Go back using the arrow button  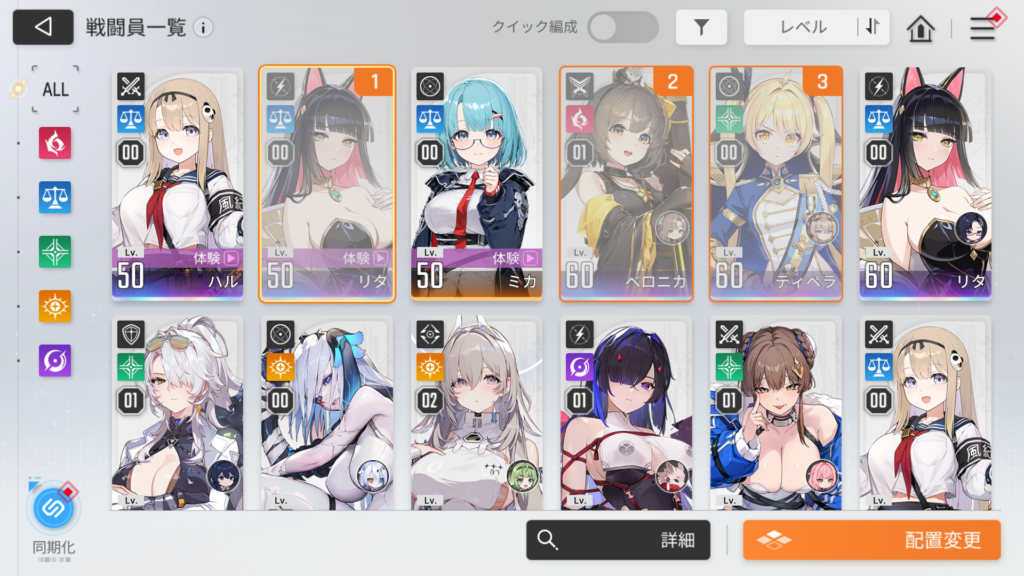(43, 27)
